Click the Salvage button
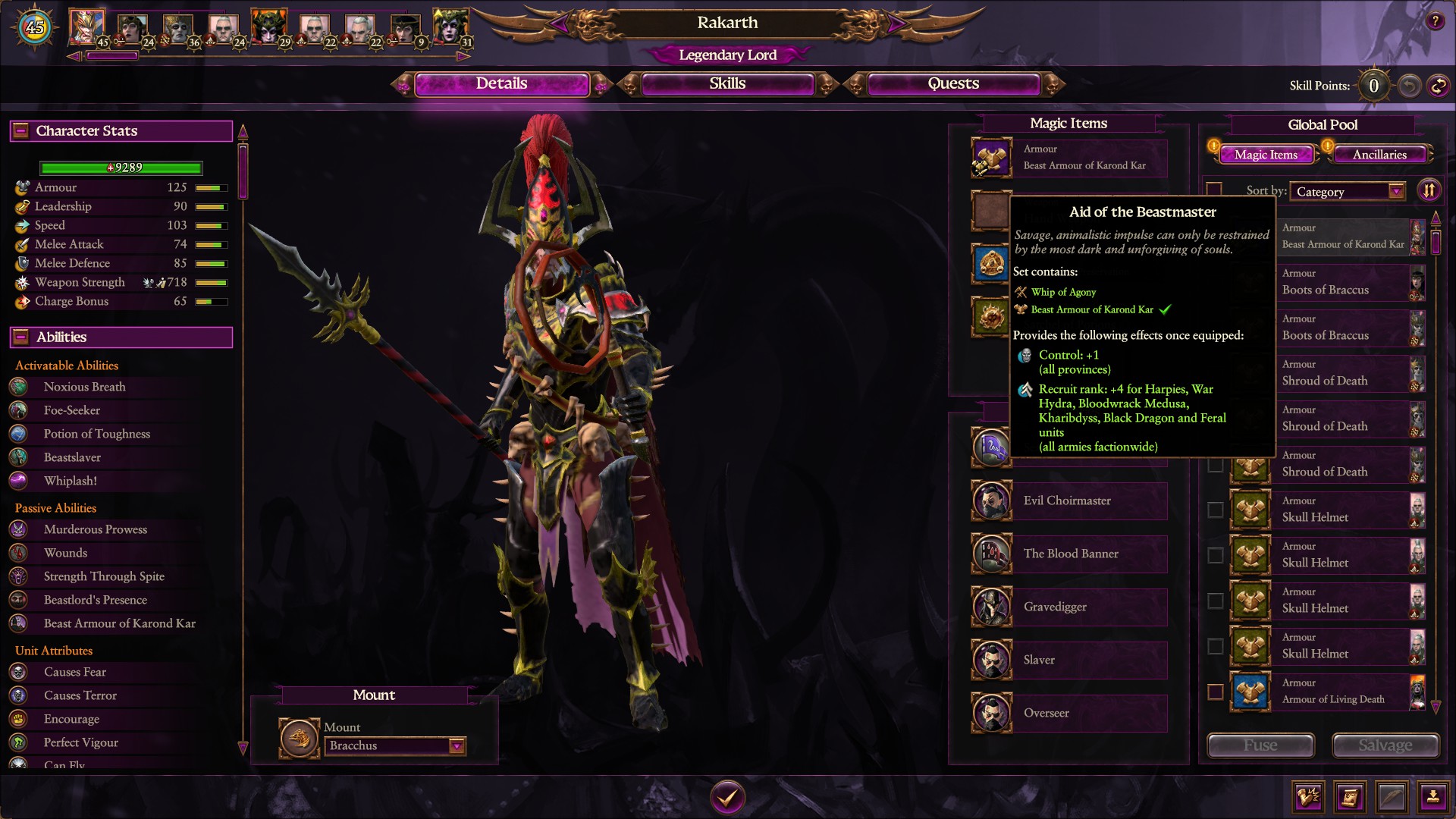Image resolution: width=1456 pixels, height=819 pixels. tap(1385, 745)
